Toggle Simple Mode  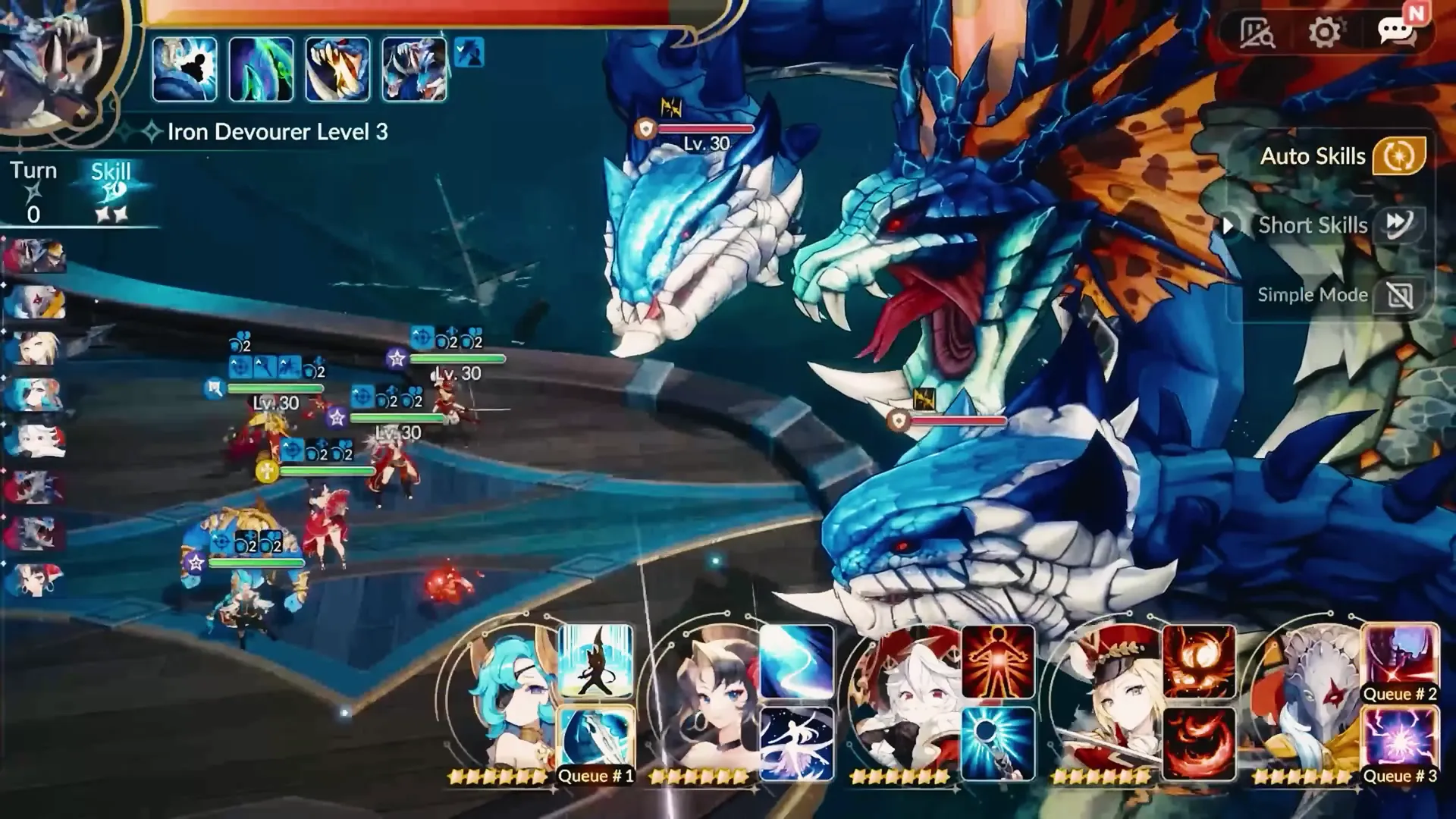(x=1399, y=295)
